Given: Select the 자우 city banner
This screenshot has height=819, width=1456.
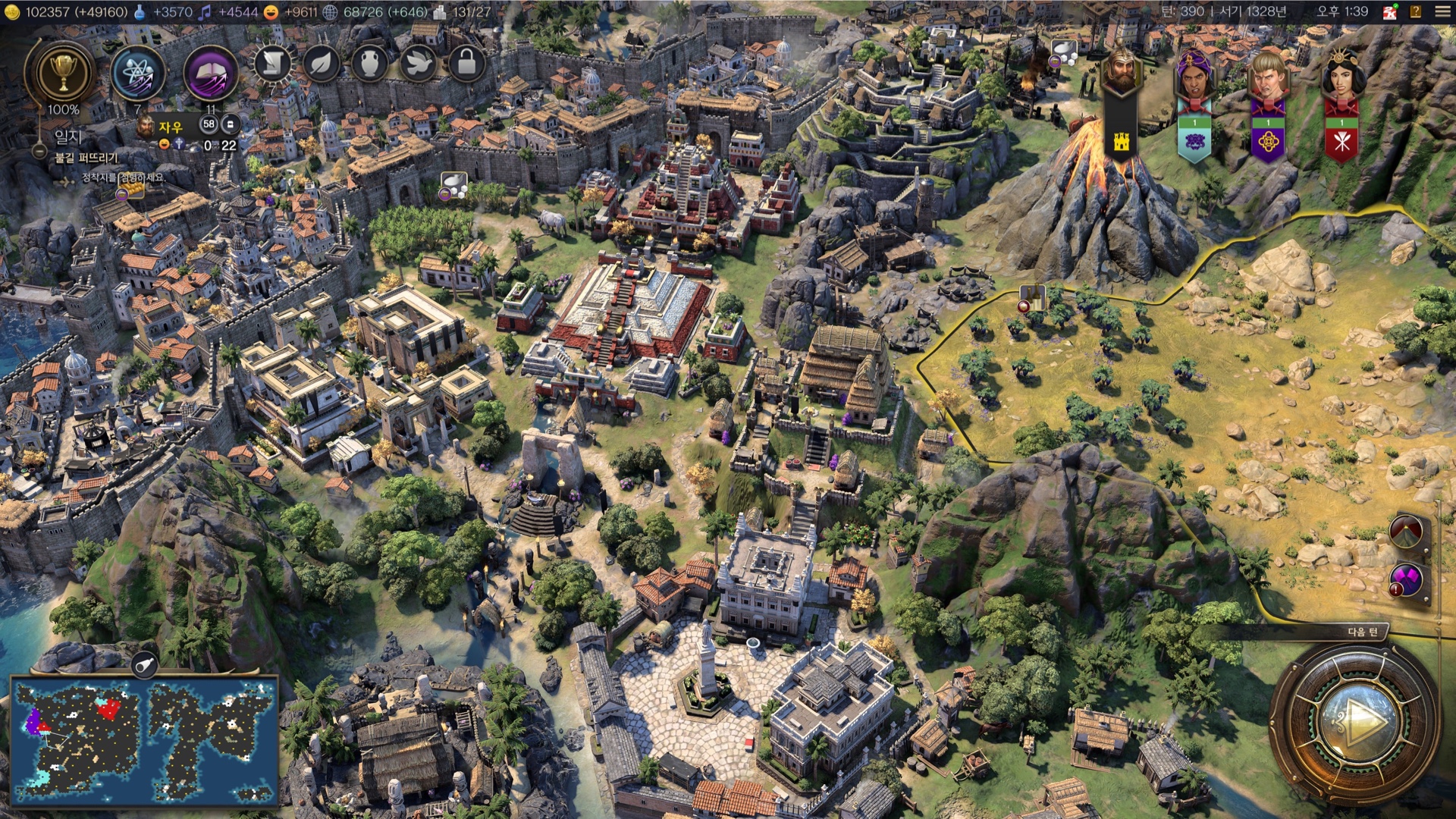Looking at the screenshot, I should pyautogui.click(x=171, y=127).
